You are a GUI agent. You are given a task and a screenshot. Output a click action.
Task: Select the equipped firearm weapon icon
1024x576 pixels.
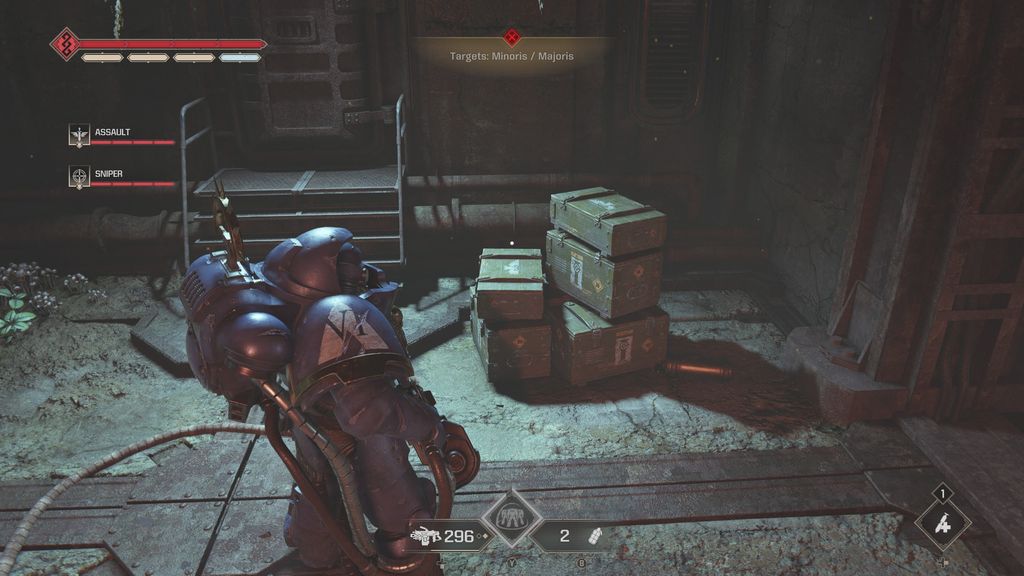coord(425,536)
